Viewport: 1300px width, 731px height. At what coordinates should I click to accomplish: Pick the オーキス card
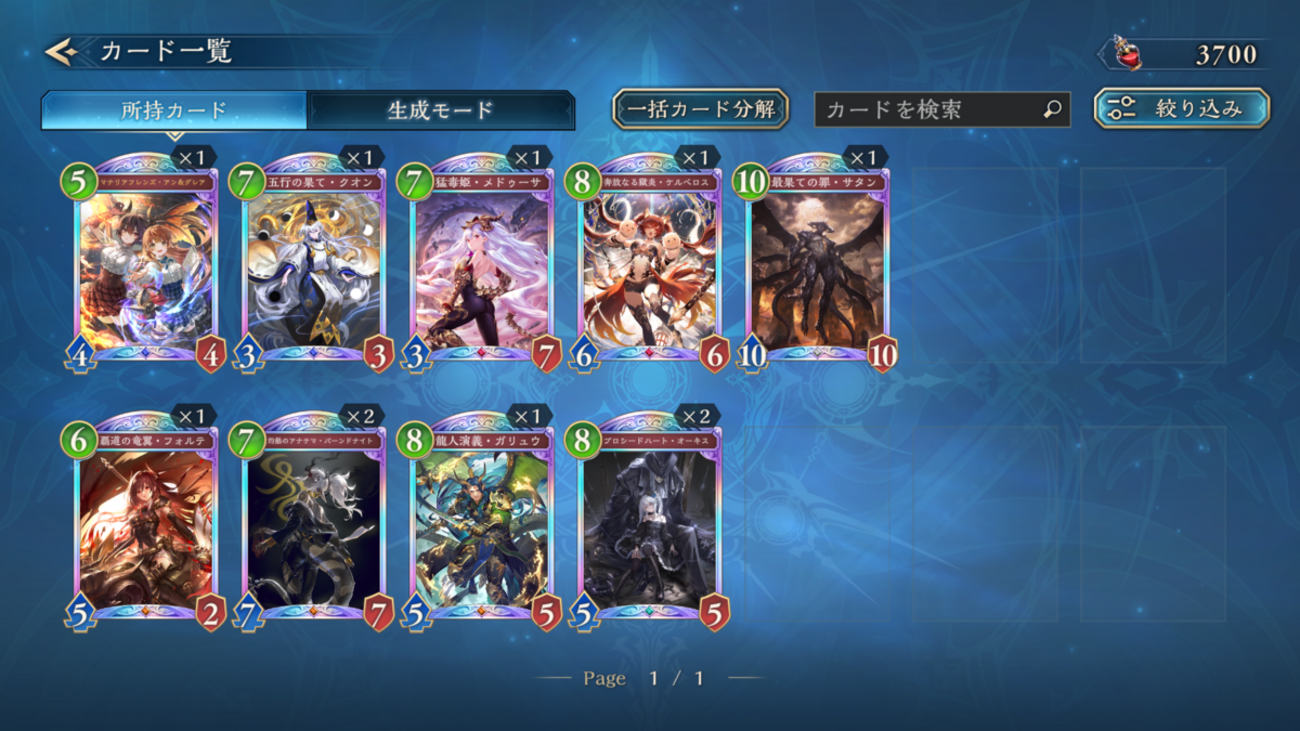click(x=651, y=523)
